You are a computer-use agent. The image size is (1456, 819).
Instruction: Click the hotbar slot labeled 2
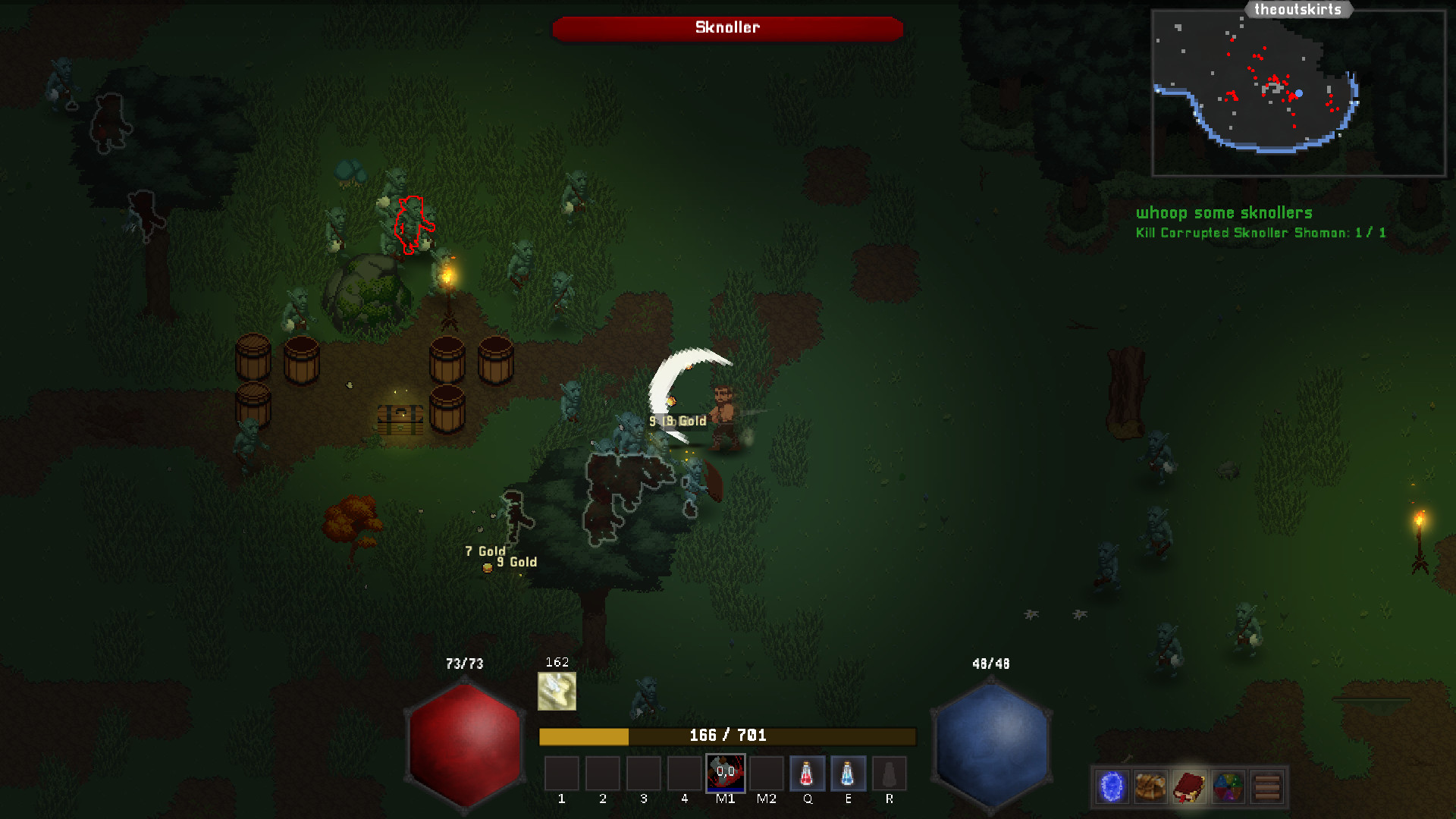pos(603,772)
